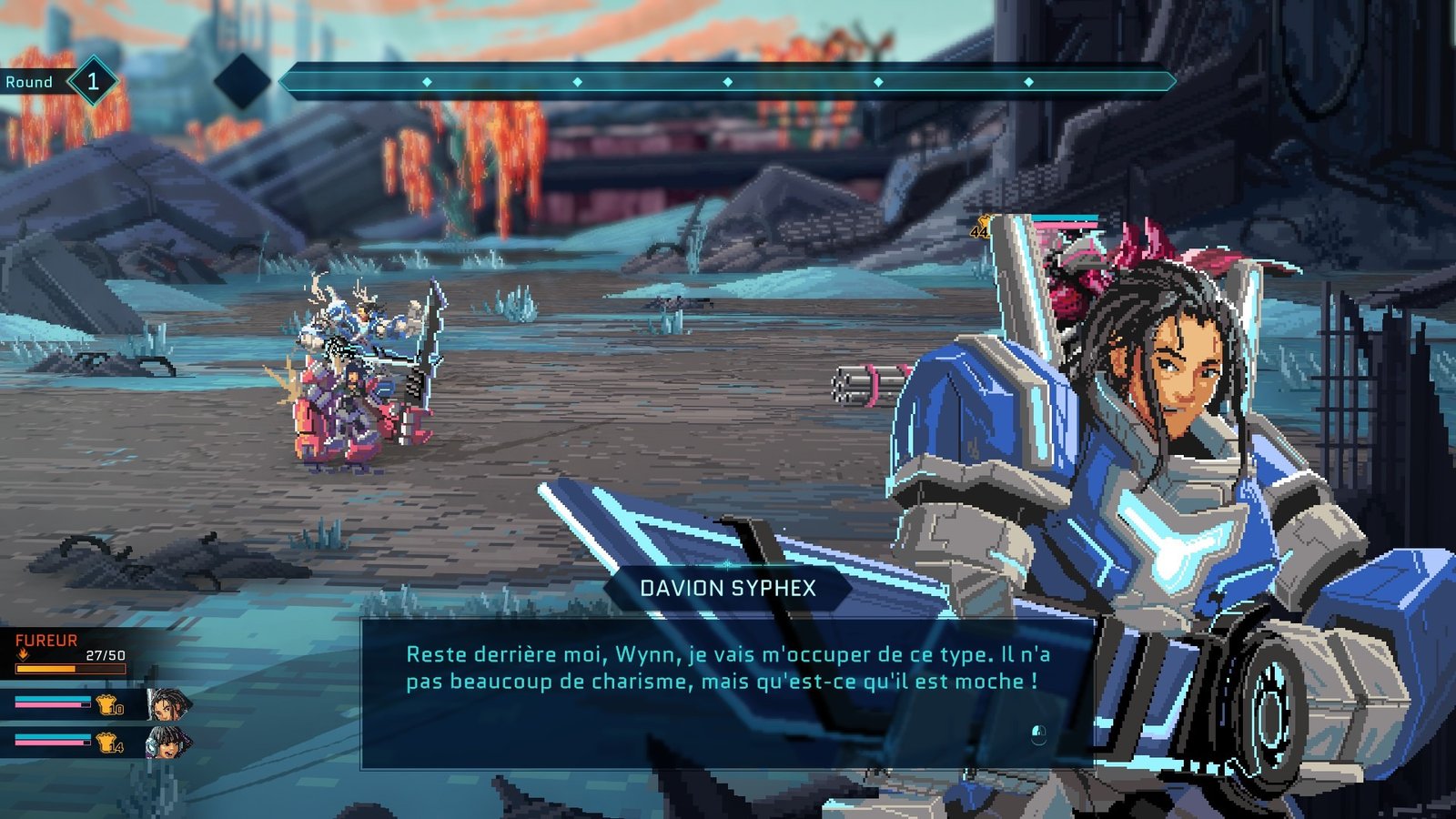
Task: Select Wynn's portrait in the party panel
Action: pos(167,743)
